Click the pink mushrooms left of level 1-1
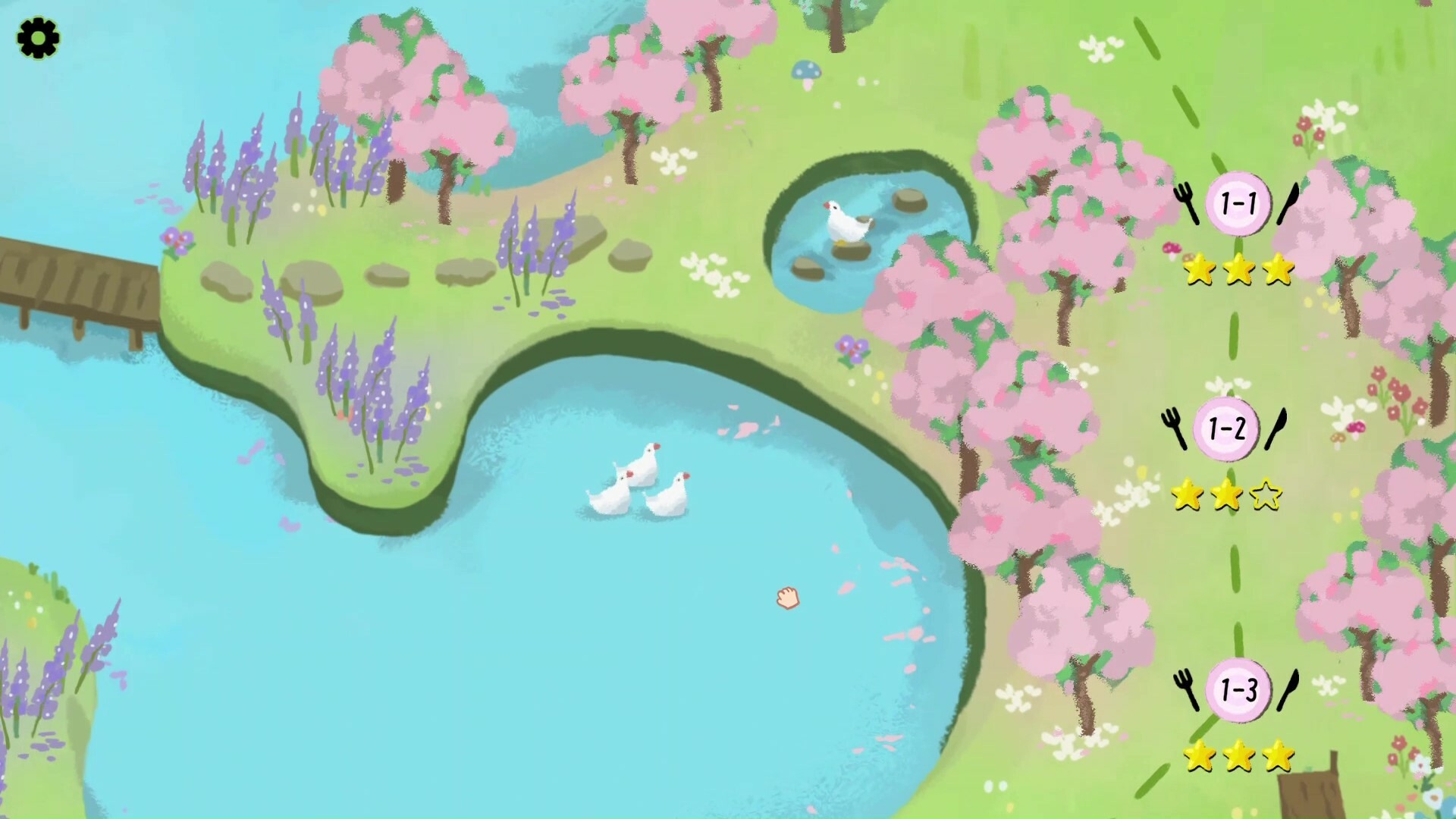The width and height of the screenshot is (1456, 819). point(1172,247)
